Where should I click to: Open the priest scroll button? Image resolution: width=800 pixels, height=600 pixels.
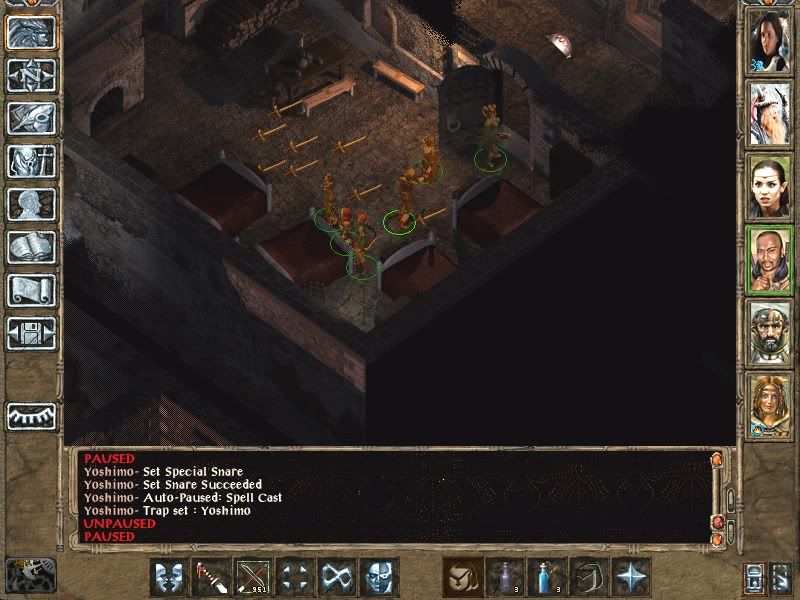31,290
